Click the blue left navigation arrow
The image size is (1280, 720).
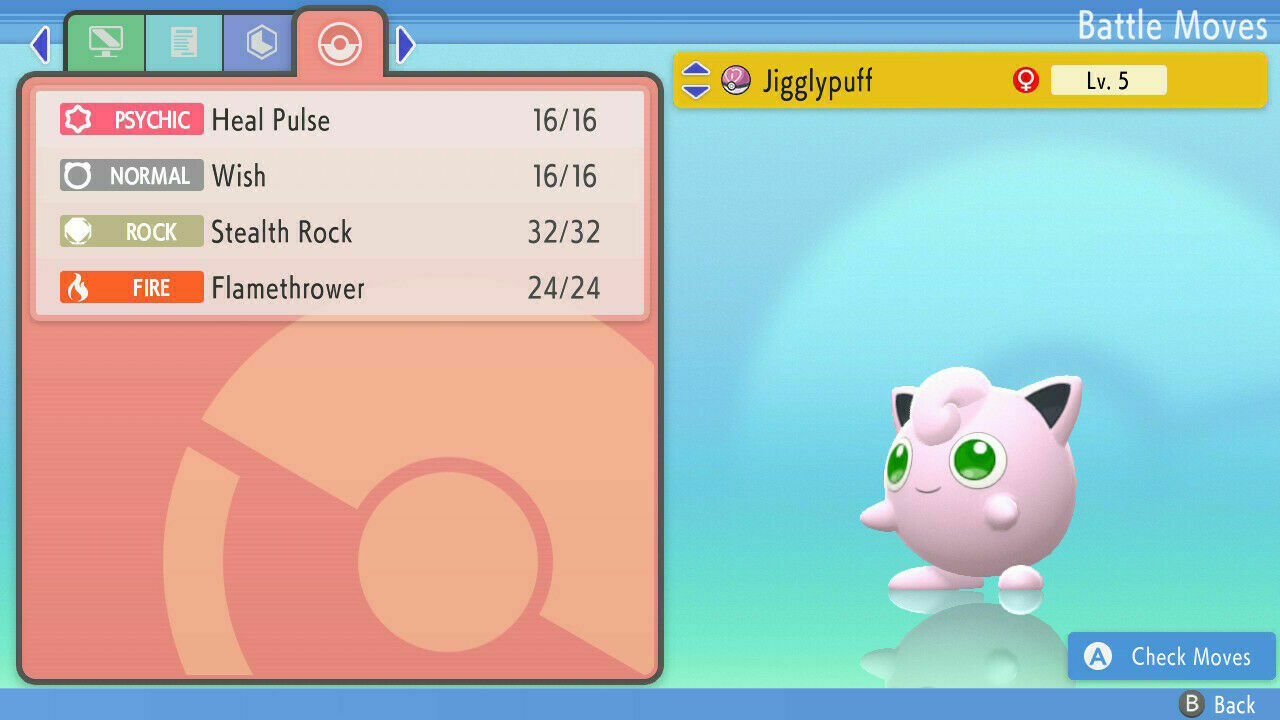click(40, 44)
